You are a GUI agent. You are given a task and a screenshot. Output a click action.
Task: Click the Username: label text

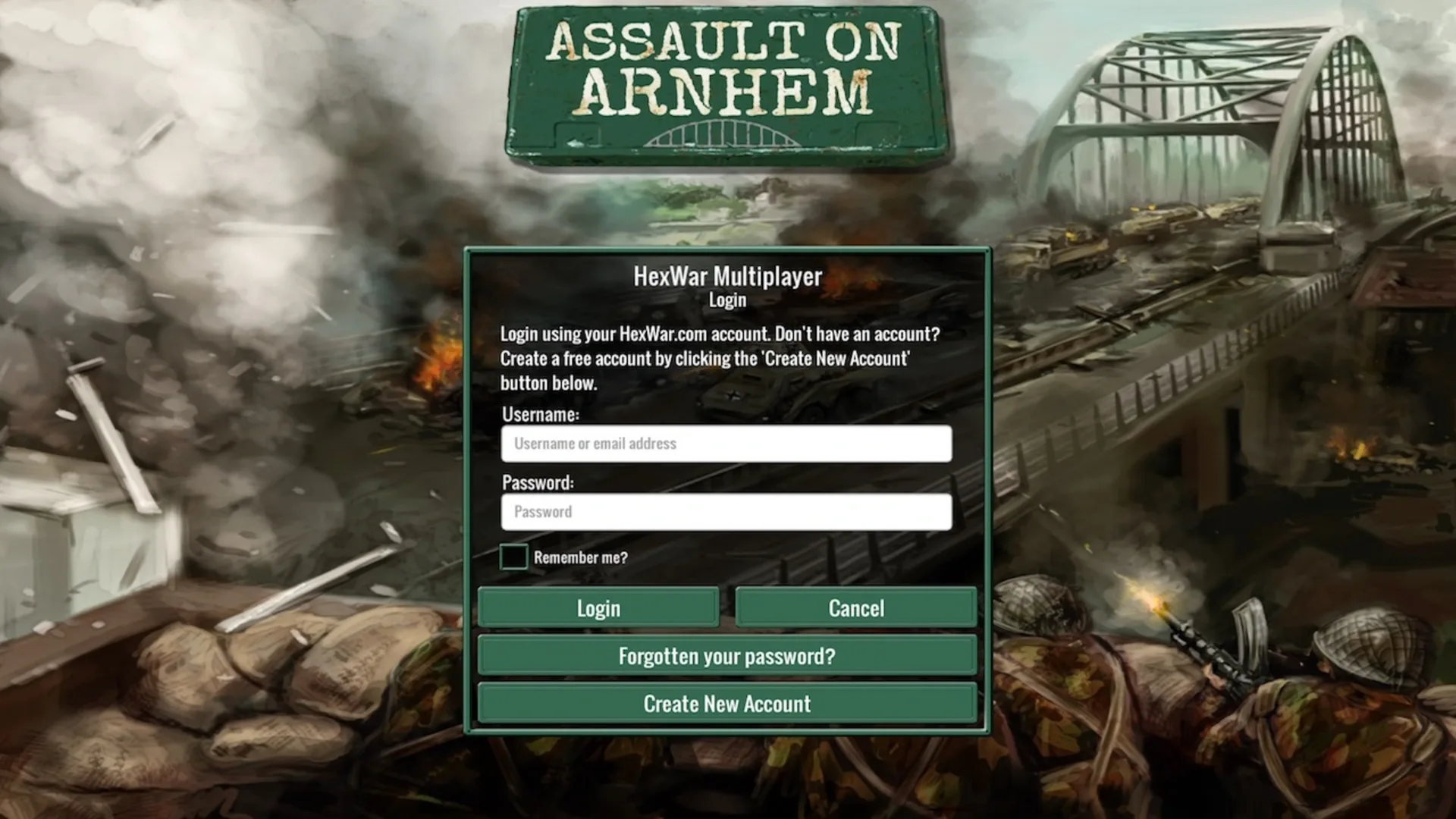pyautogui.click(x=540, y=415)
